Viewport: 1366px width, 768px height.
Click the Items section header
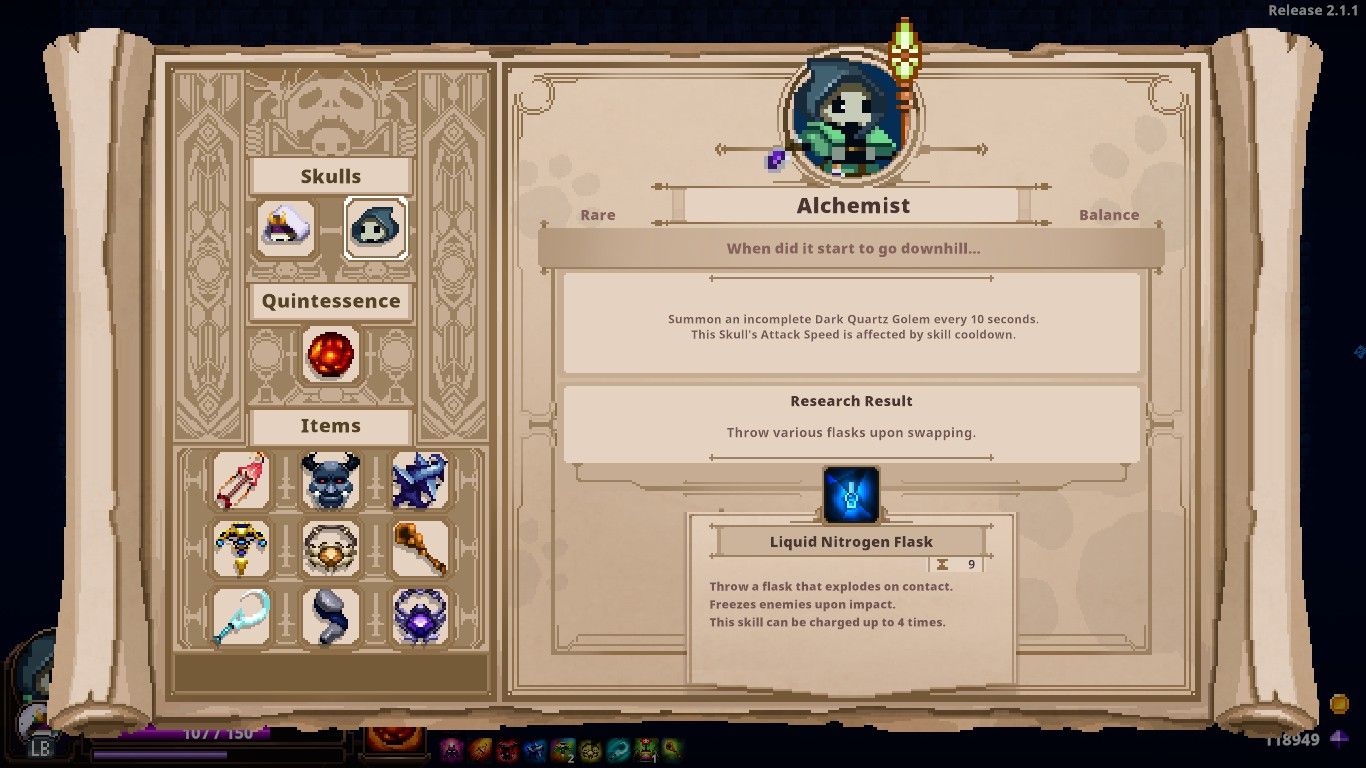tap(330, 426)
